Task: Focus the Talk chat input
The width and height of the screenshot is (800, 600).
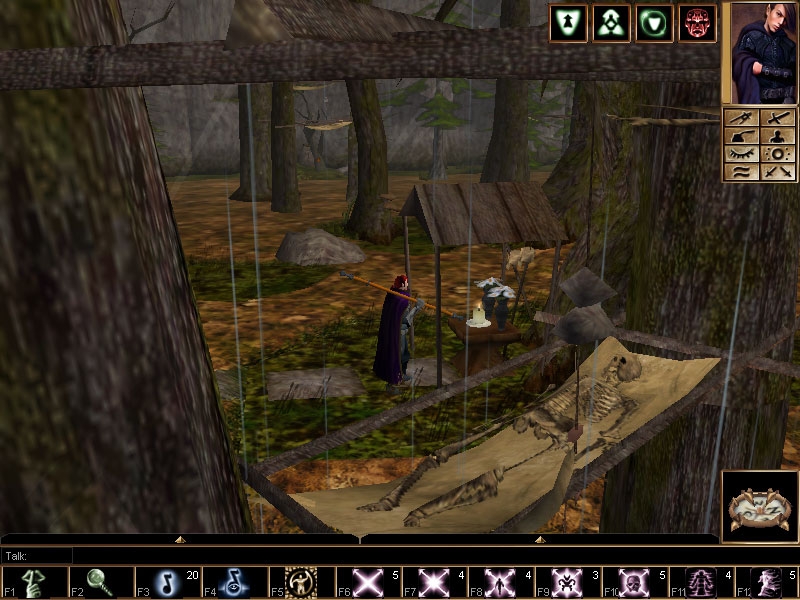Action: 200,555
